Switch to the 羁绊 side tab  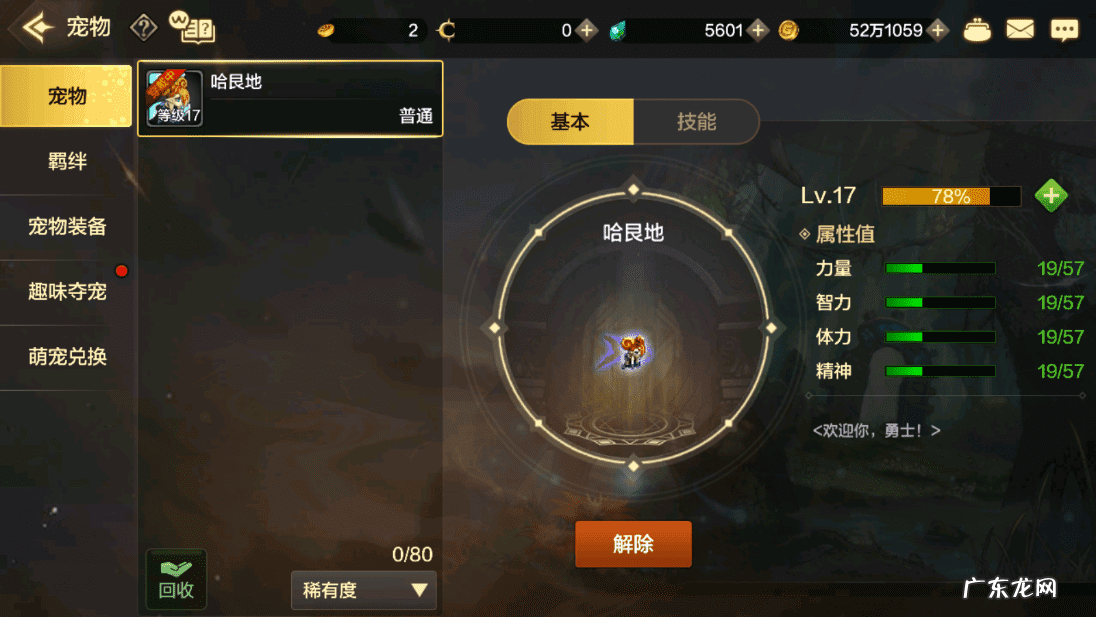(x=67, y=161)
